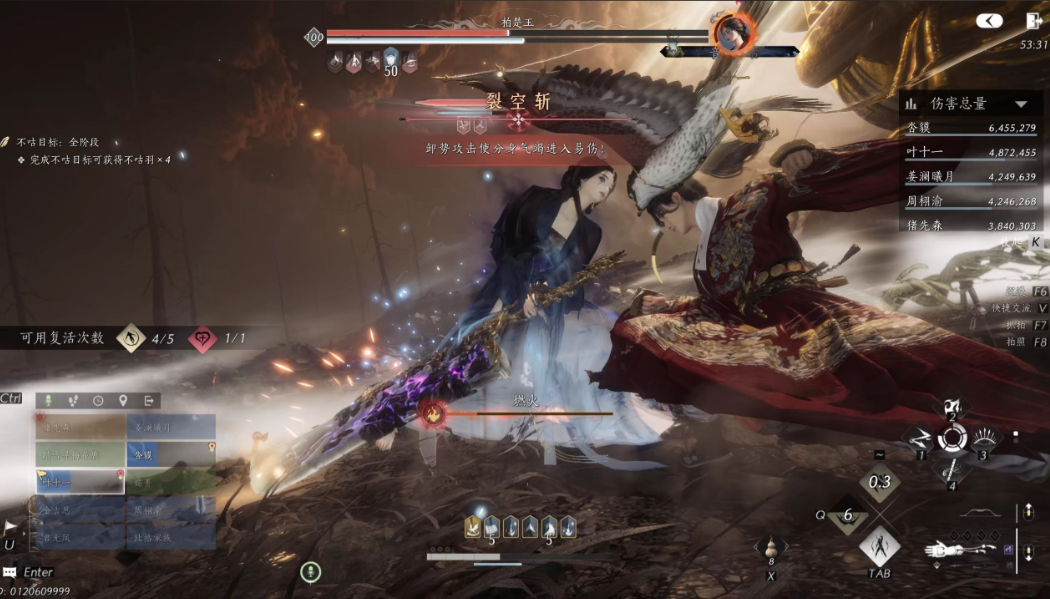Screen dimensions: 1050x599
Task: Select team member 姜澜曦月 in the raid frame
Action: pos(171,427)
